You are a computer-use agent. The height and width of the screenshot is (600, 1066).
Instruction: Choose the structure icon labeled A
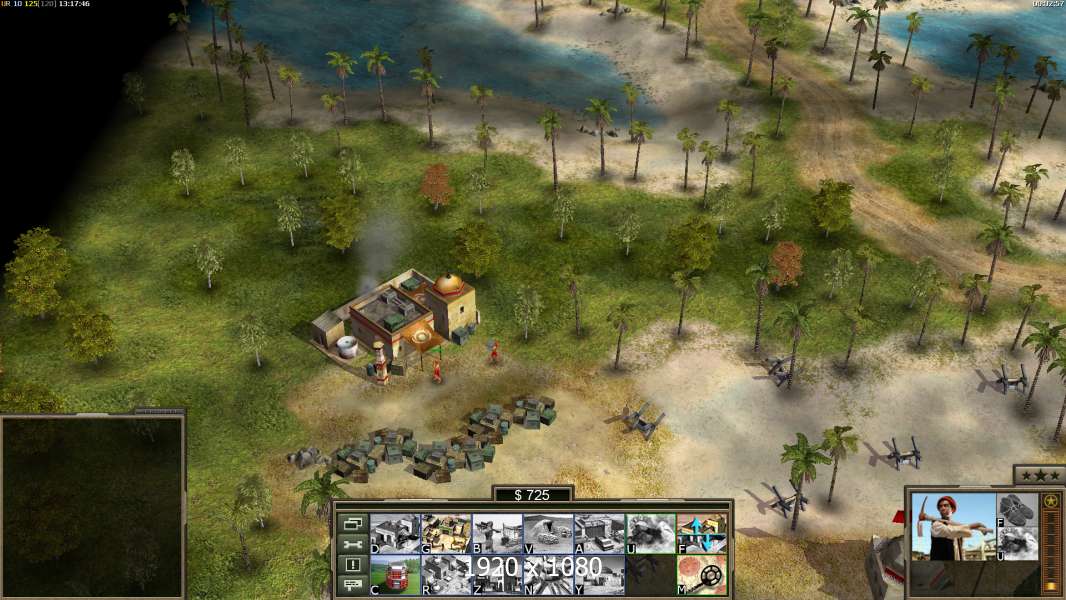click(599, 534)
